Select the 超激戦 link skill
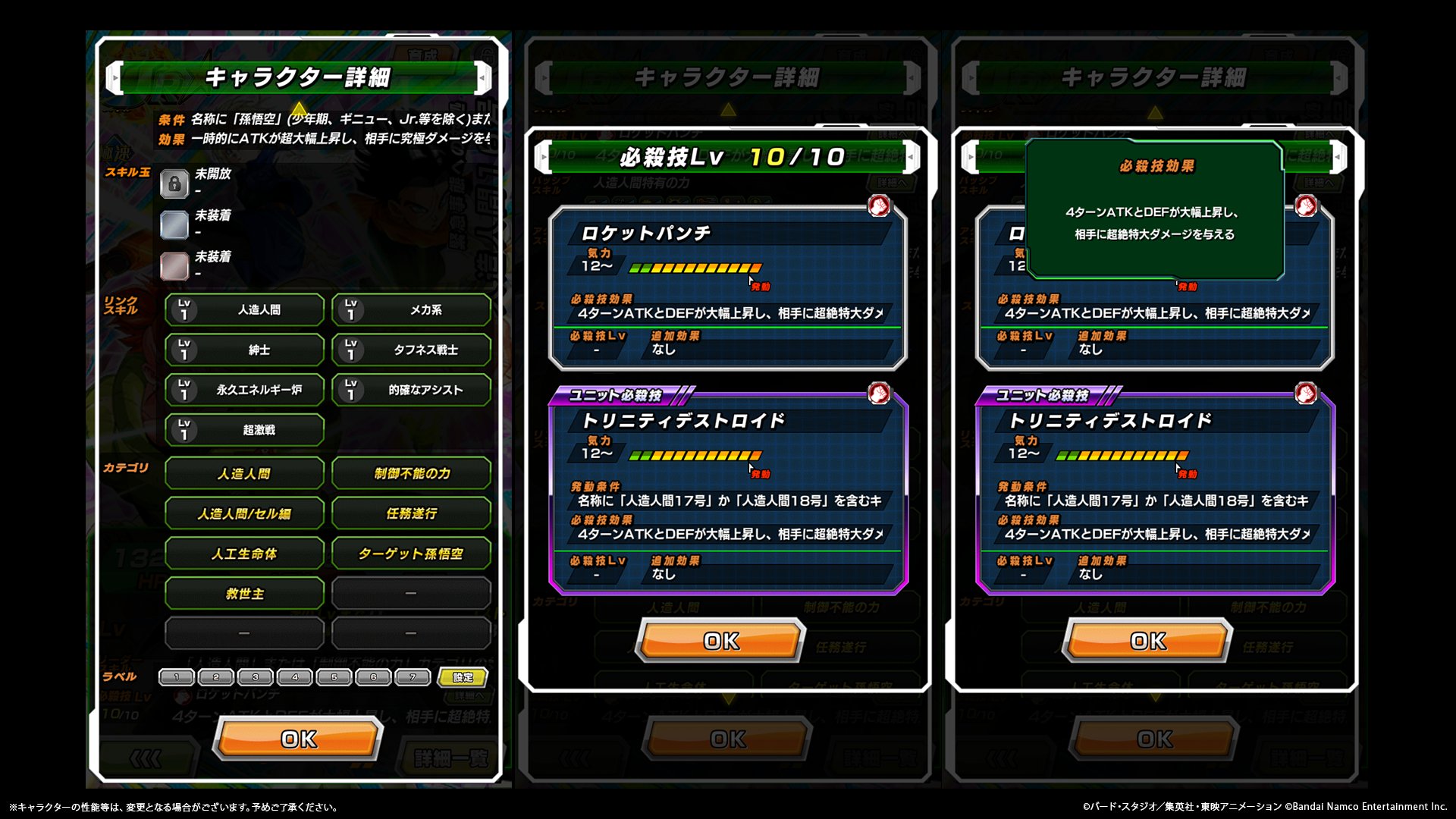 click(x=244, y=430)
